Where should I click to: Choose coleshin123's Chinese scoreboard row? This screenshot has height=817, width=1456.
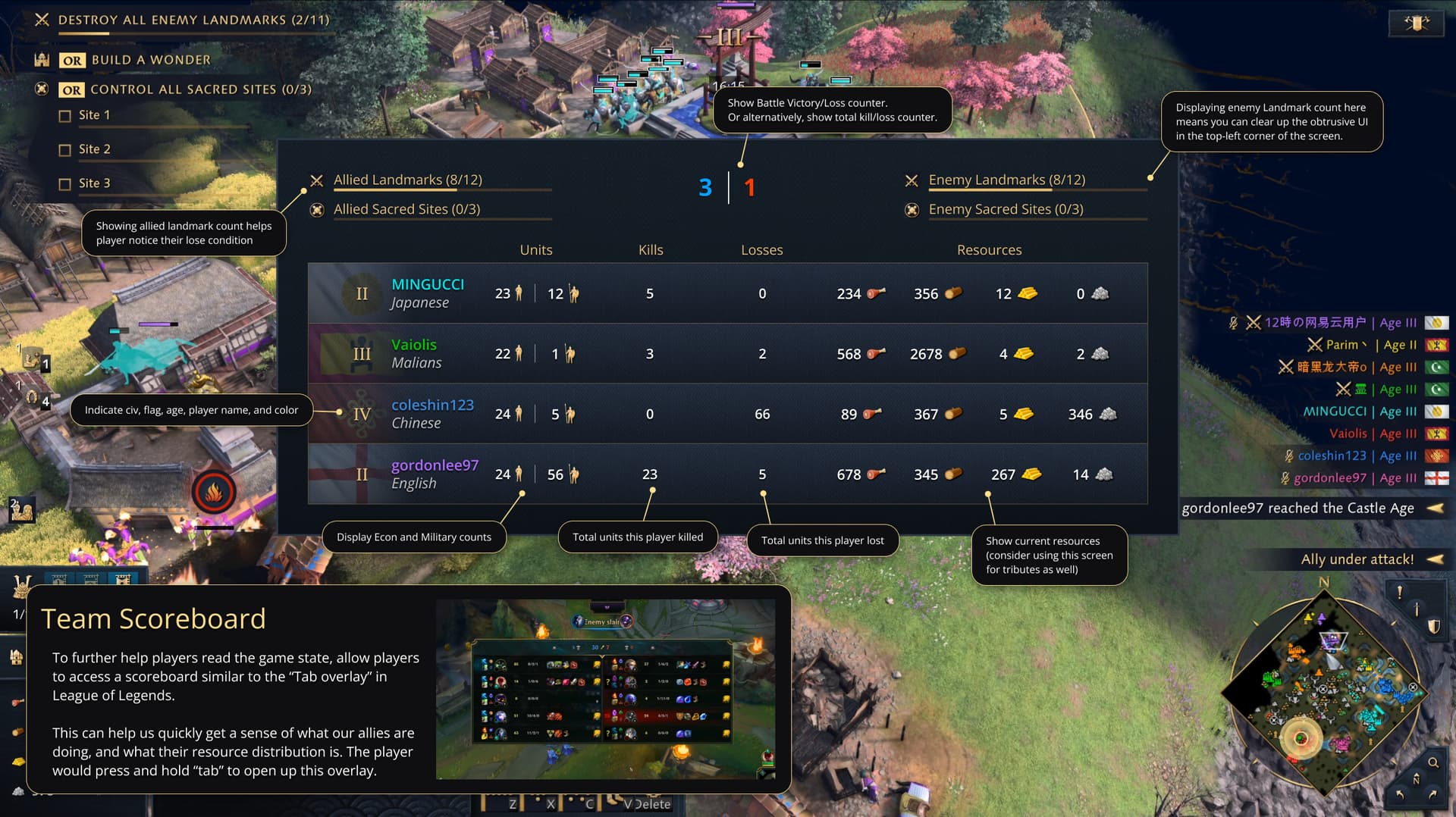(726, 414)
